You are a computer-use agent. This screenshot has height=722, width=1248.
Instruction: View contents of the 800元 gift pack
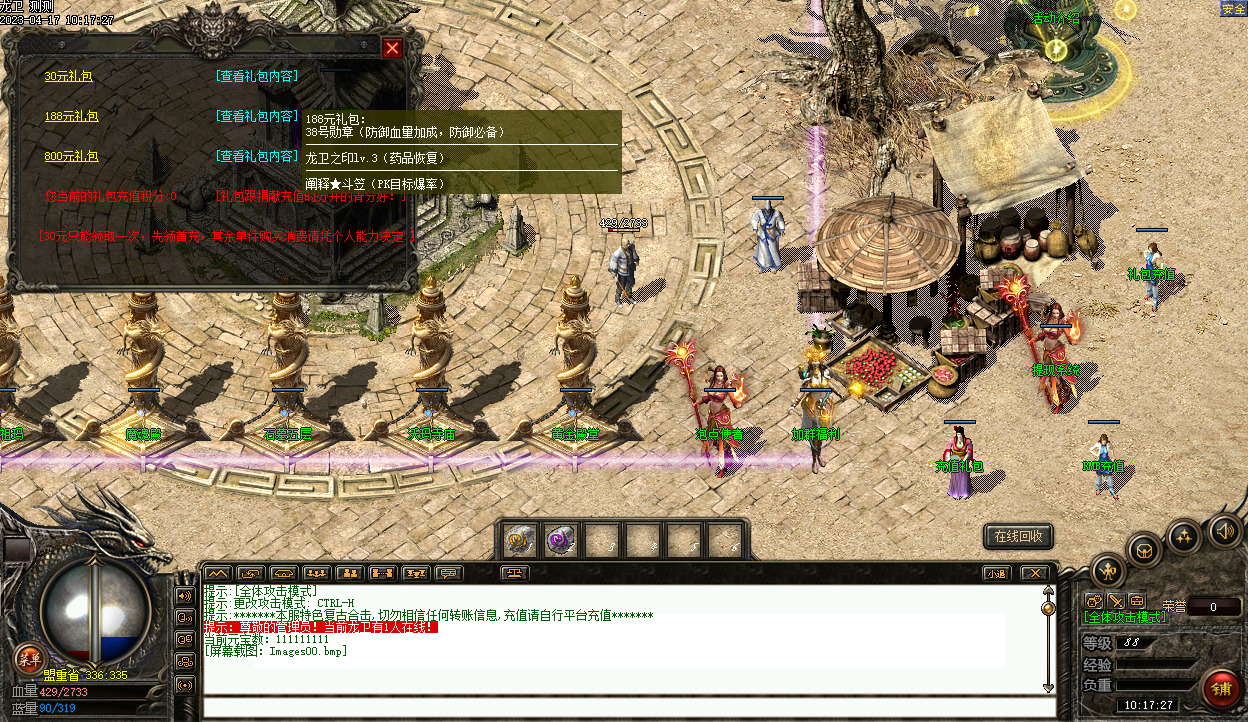pyautogui.click(x=257, y=156)
